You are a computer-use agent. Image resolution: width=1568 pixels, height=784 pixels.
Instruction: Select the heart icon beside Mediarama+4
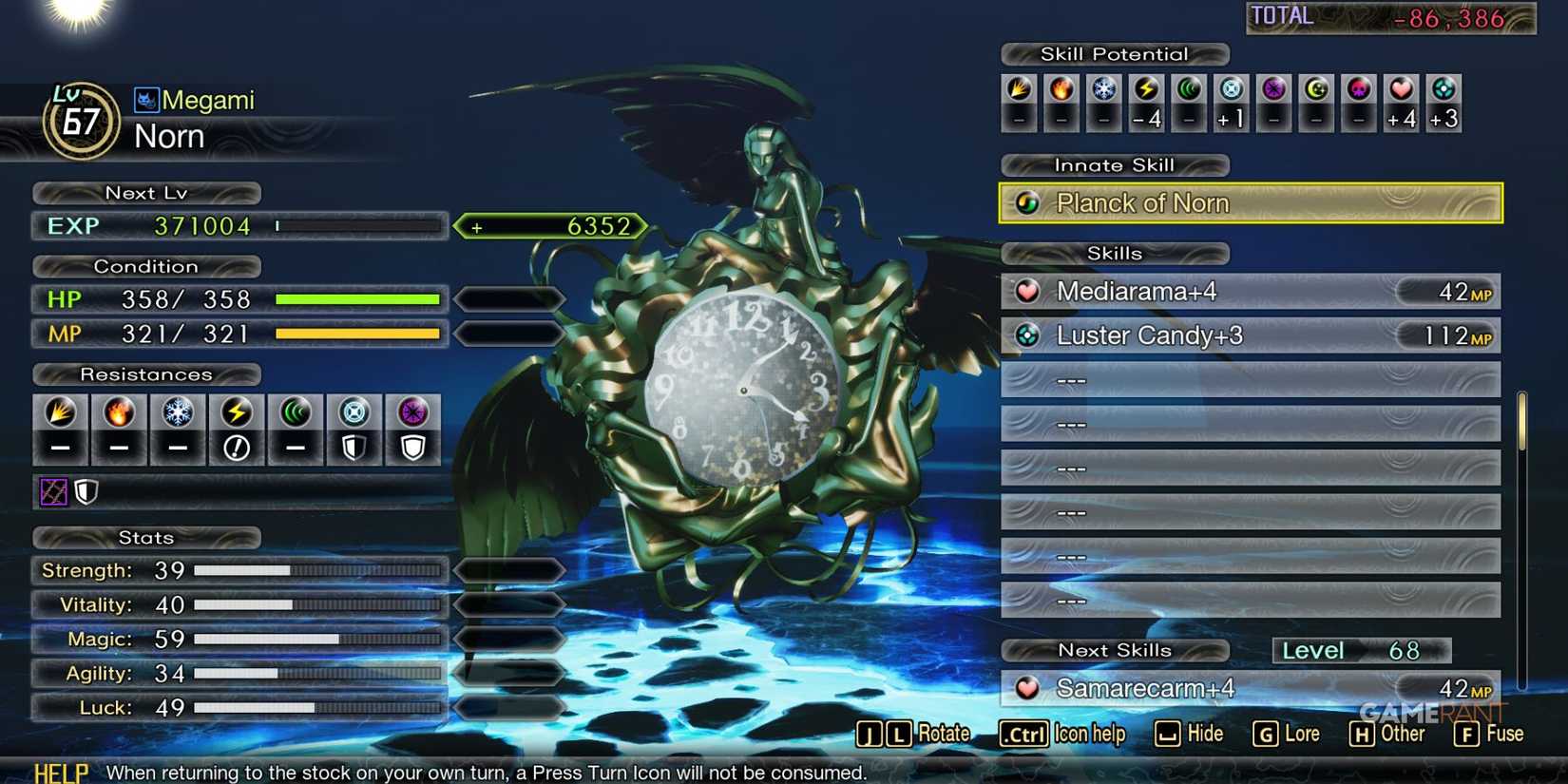point(1028,292)
